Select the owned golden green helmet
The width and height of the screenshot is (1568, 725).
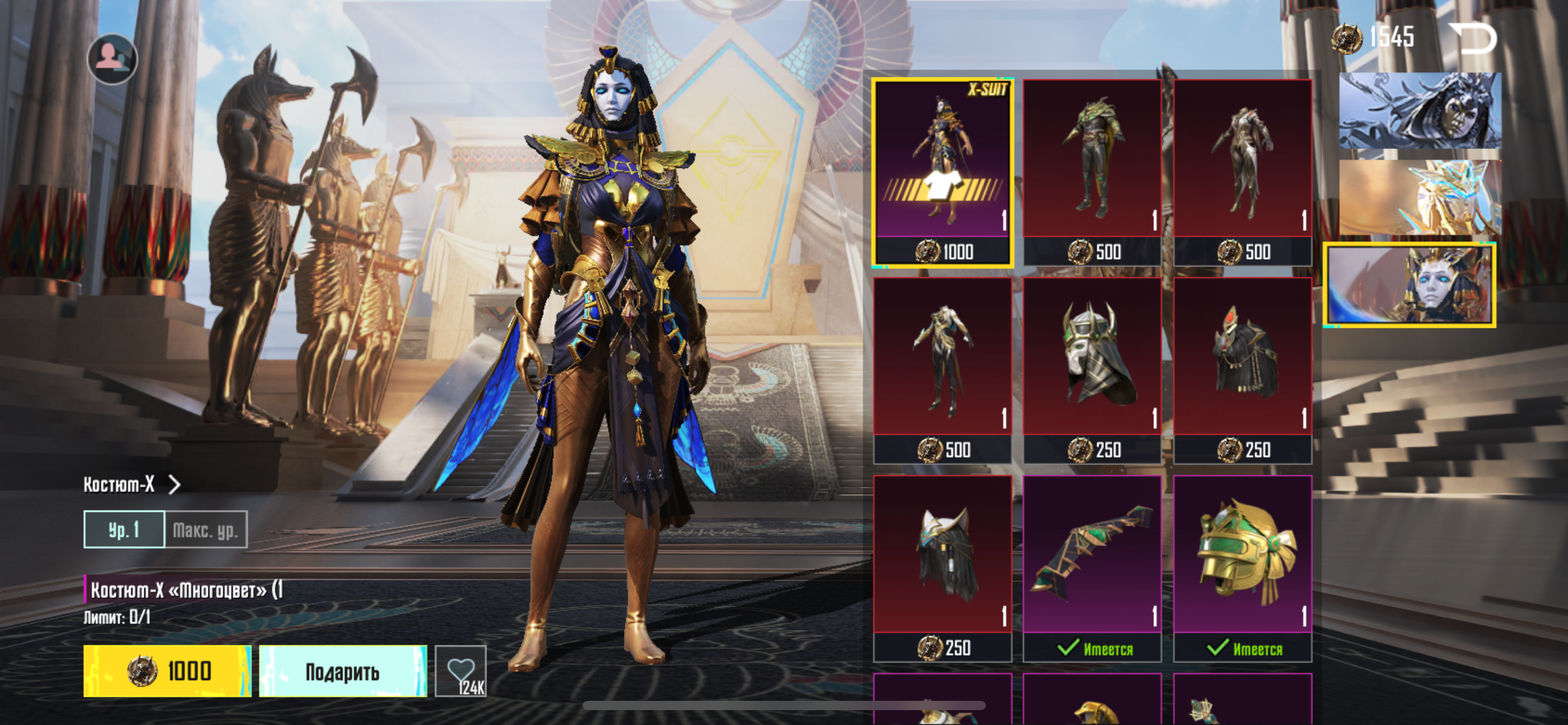(1242, 568)
